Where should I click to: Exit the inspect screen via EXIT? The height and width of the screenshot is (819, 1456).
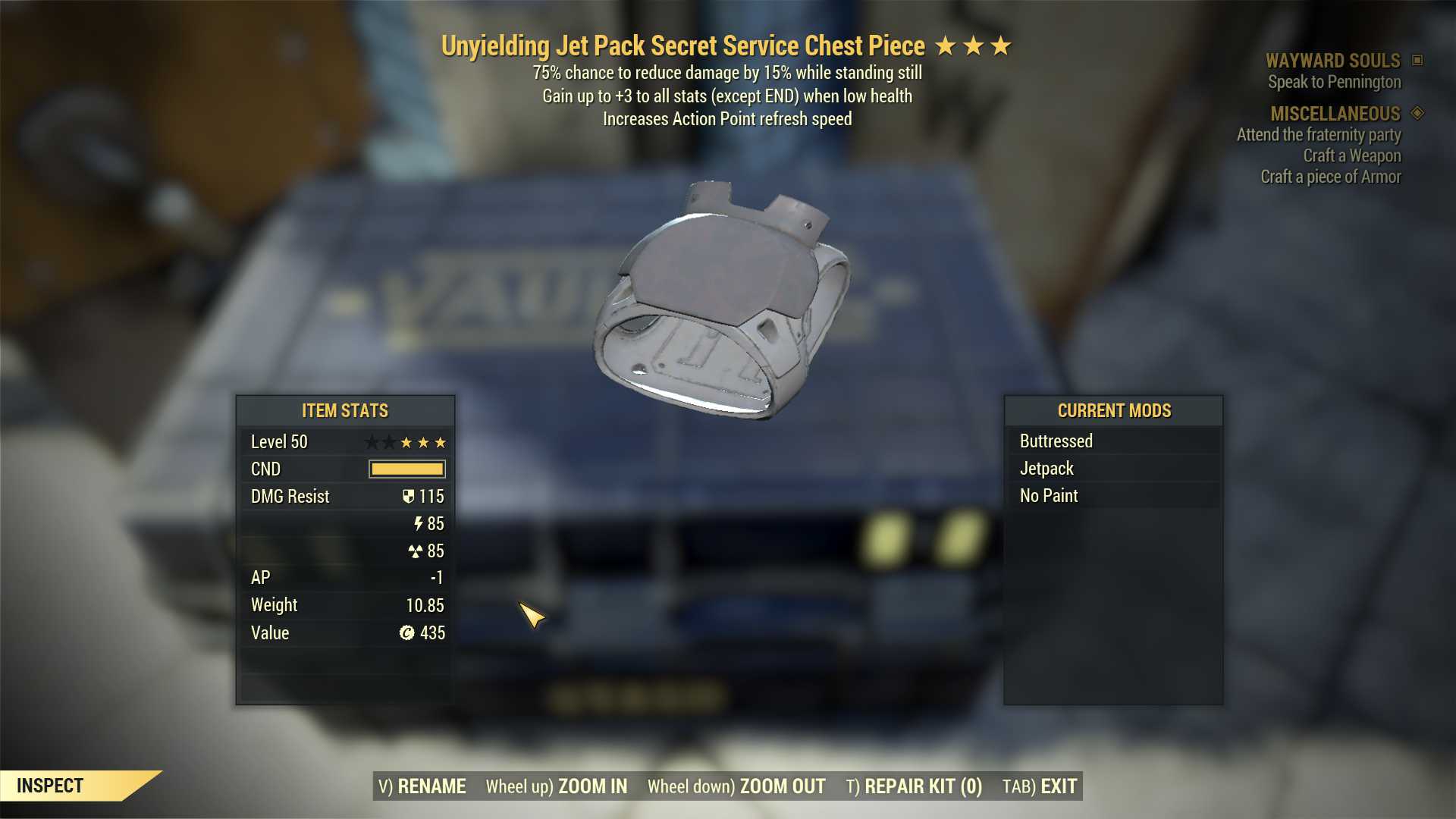tap(1040, 786)
